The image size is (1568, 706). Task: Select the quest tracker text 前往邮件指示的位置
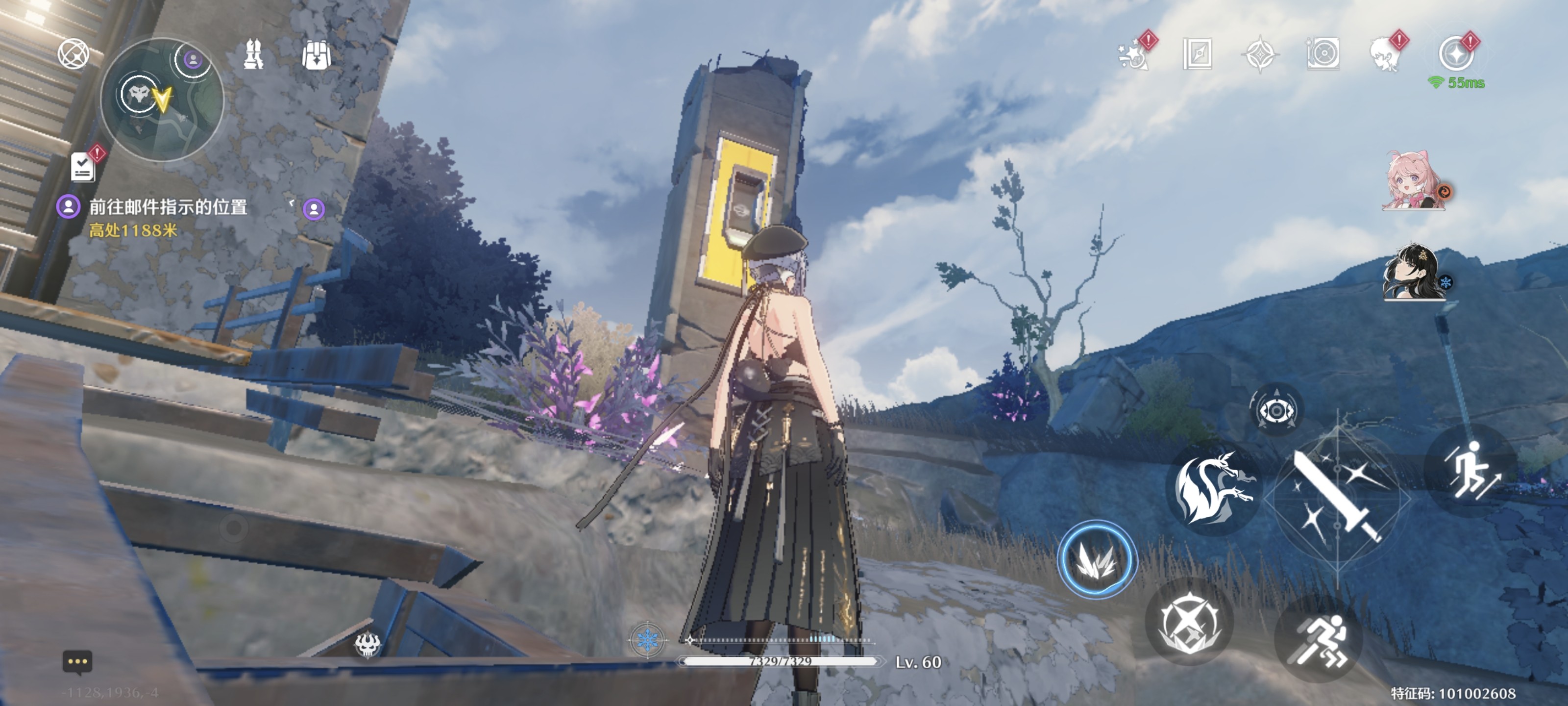[168, 208]
